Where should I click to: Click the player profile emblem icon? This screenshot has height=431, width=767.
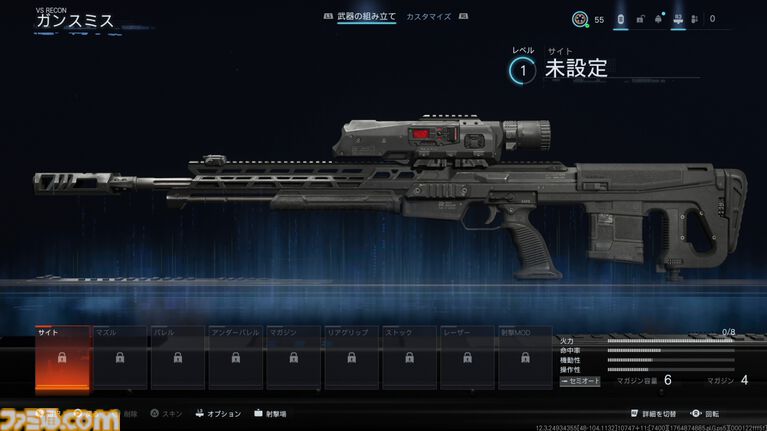click(579, 19)
